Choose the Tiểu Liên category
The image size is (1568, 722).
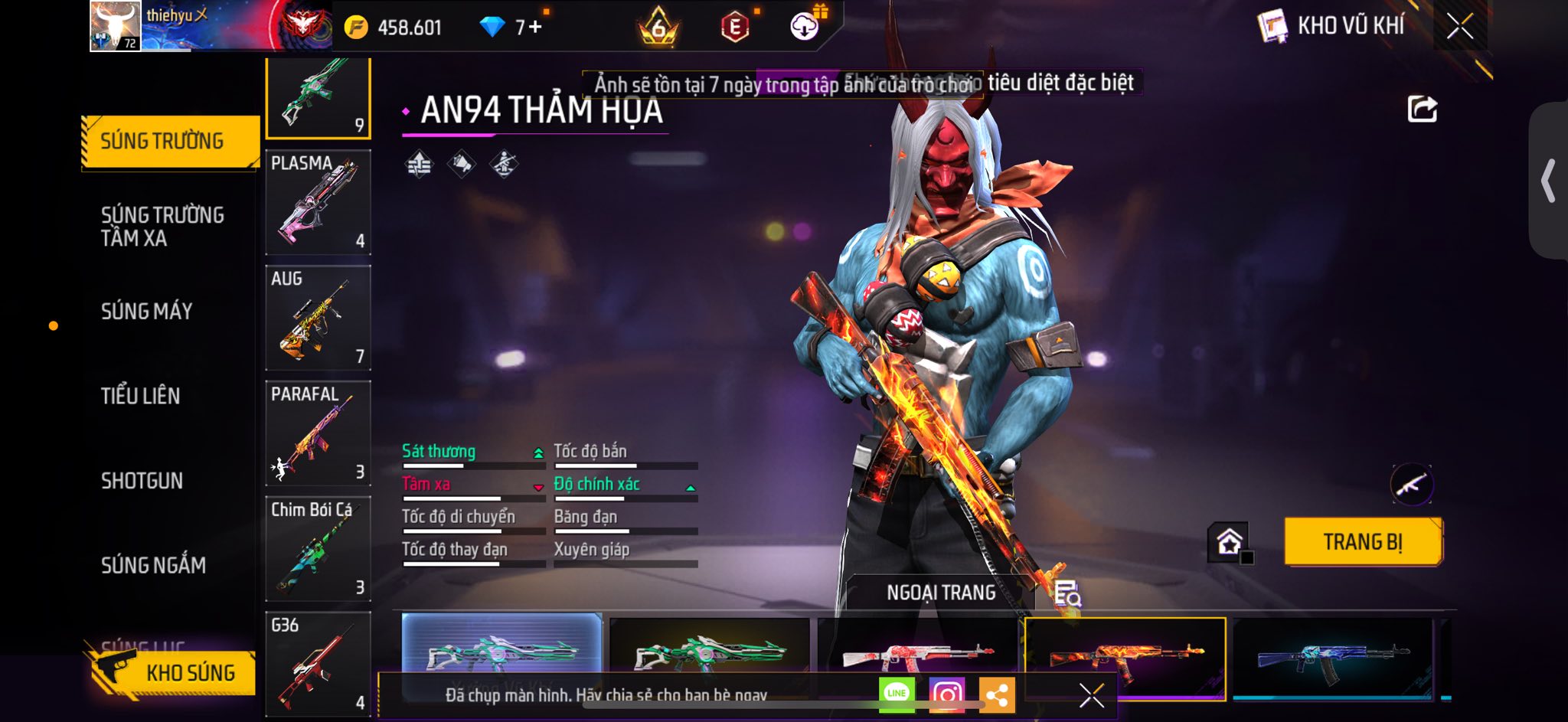tap(141, 396)
